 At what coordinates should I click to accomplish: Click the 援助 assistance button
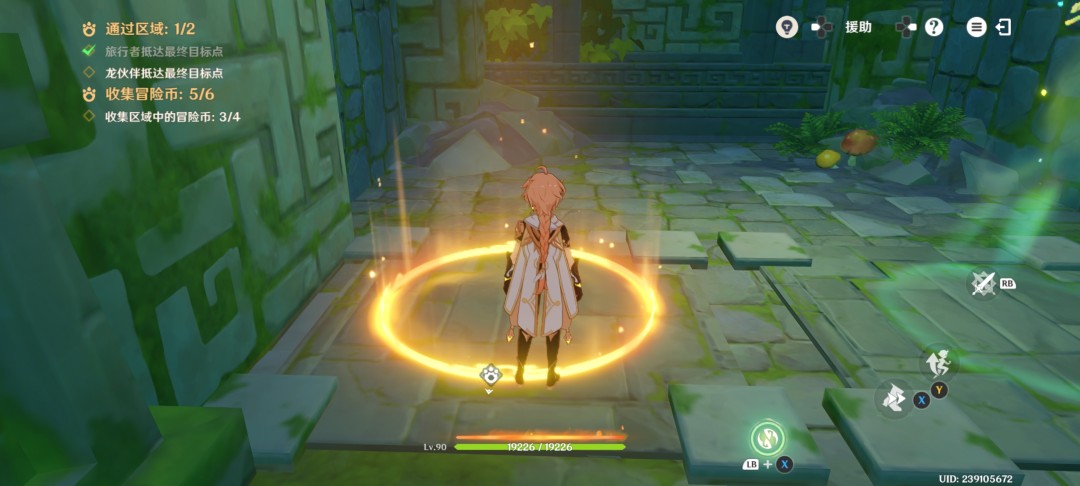(857, 27)
